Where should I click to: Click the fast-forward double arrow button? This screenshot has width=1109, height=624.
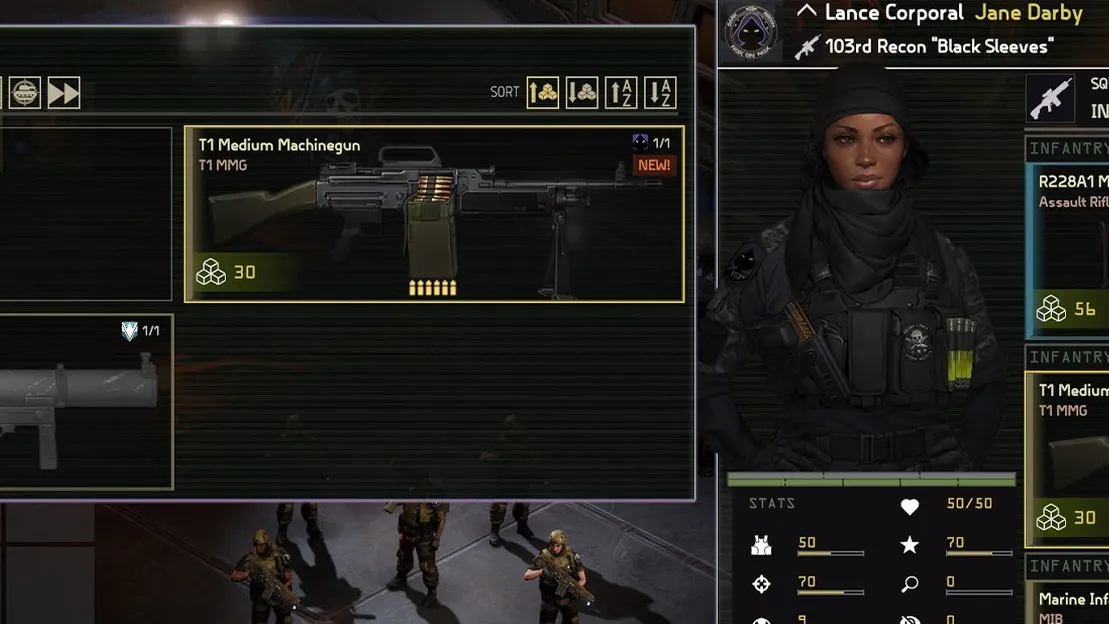tap(64, 93)
